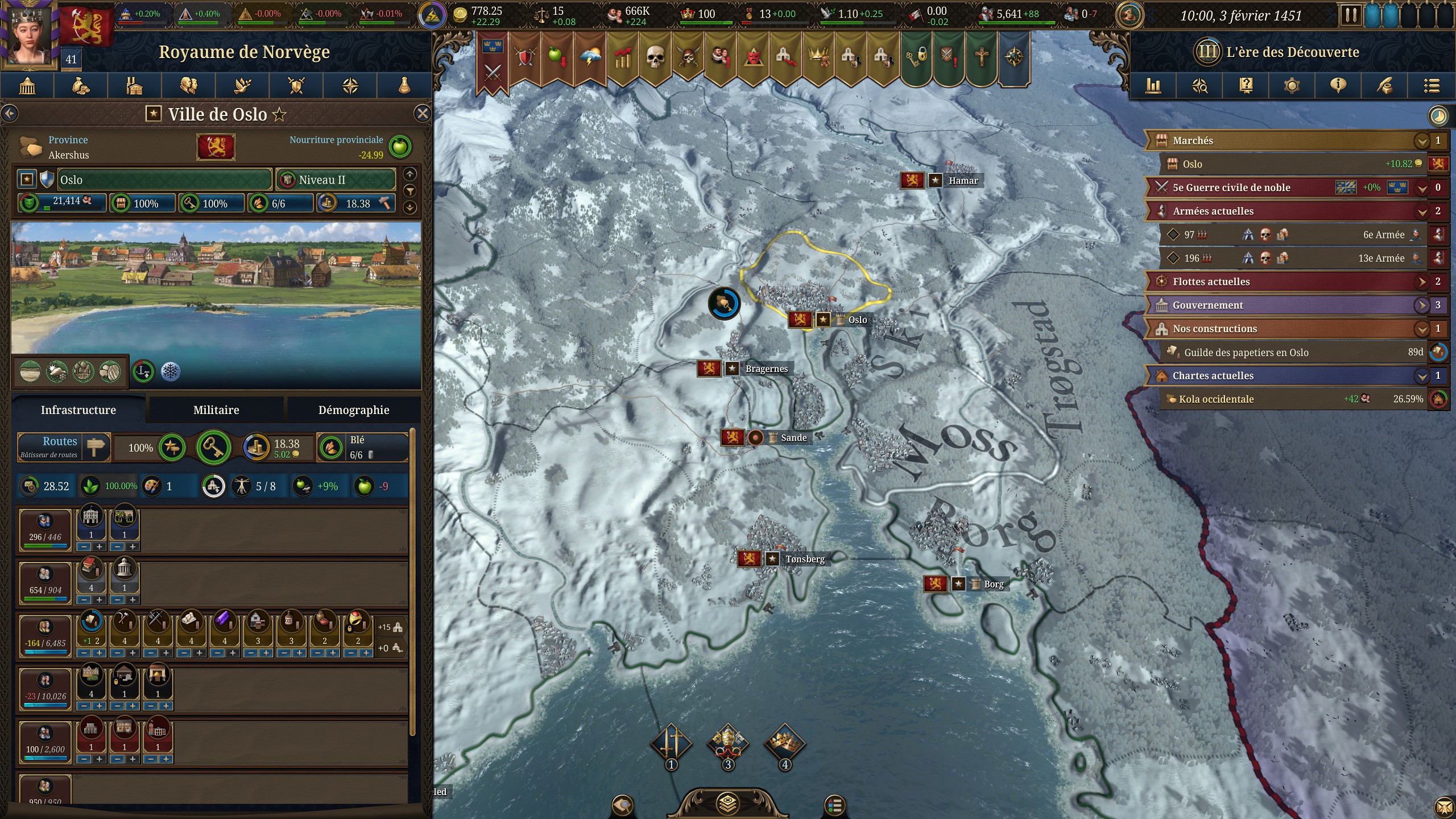The width and height of the screenshot is (1456, 819).
Task: Select the Infrastructure tab
Action: tap(78, 410)
